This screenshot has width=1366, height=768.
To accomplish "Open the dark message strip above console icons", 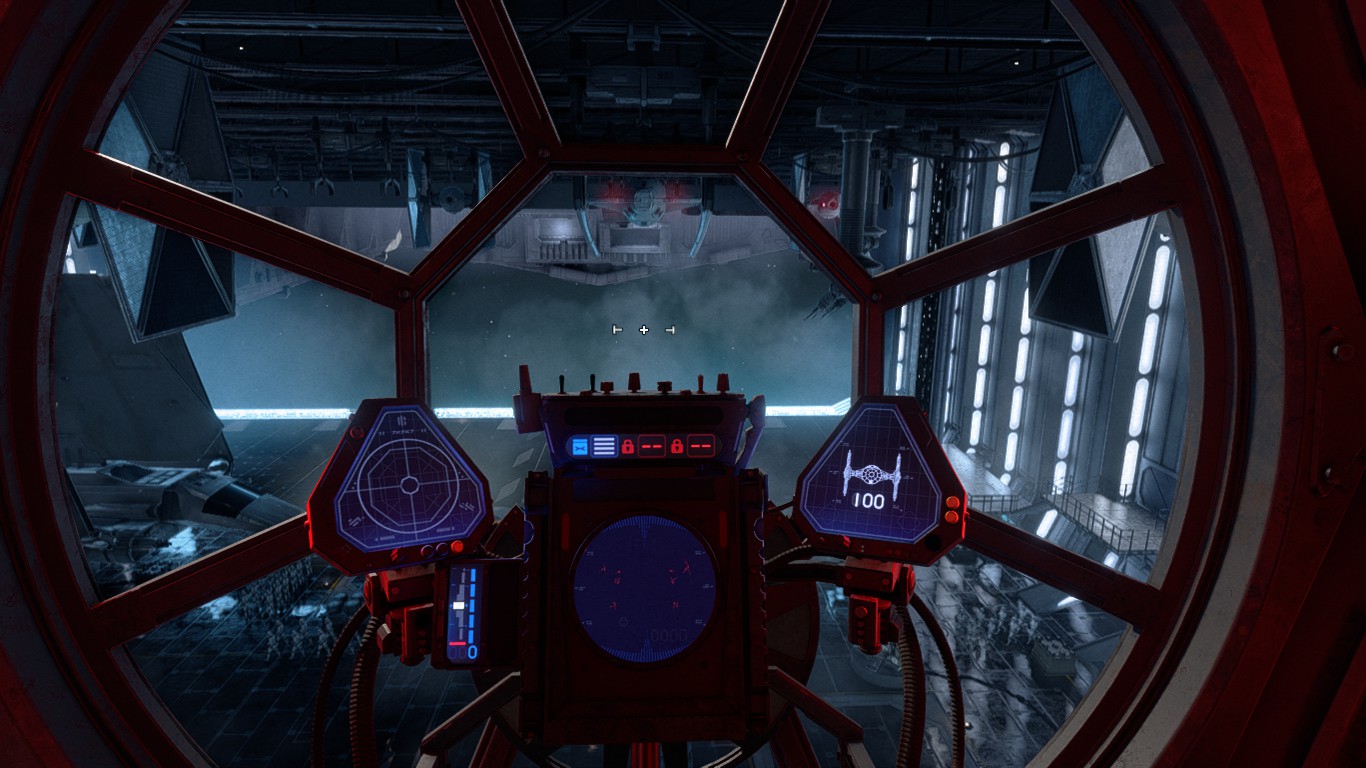I will coord(642,414).
